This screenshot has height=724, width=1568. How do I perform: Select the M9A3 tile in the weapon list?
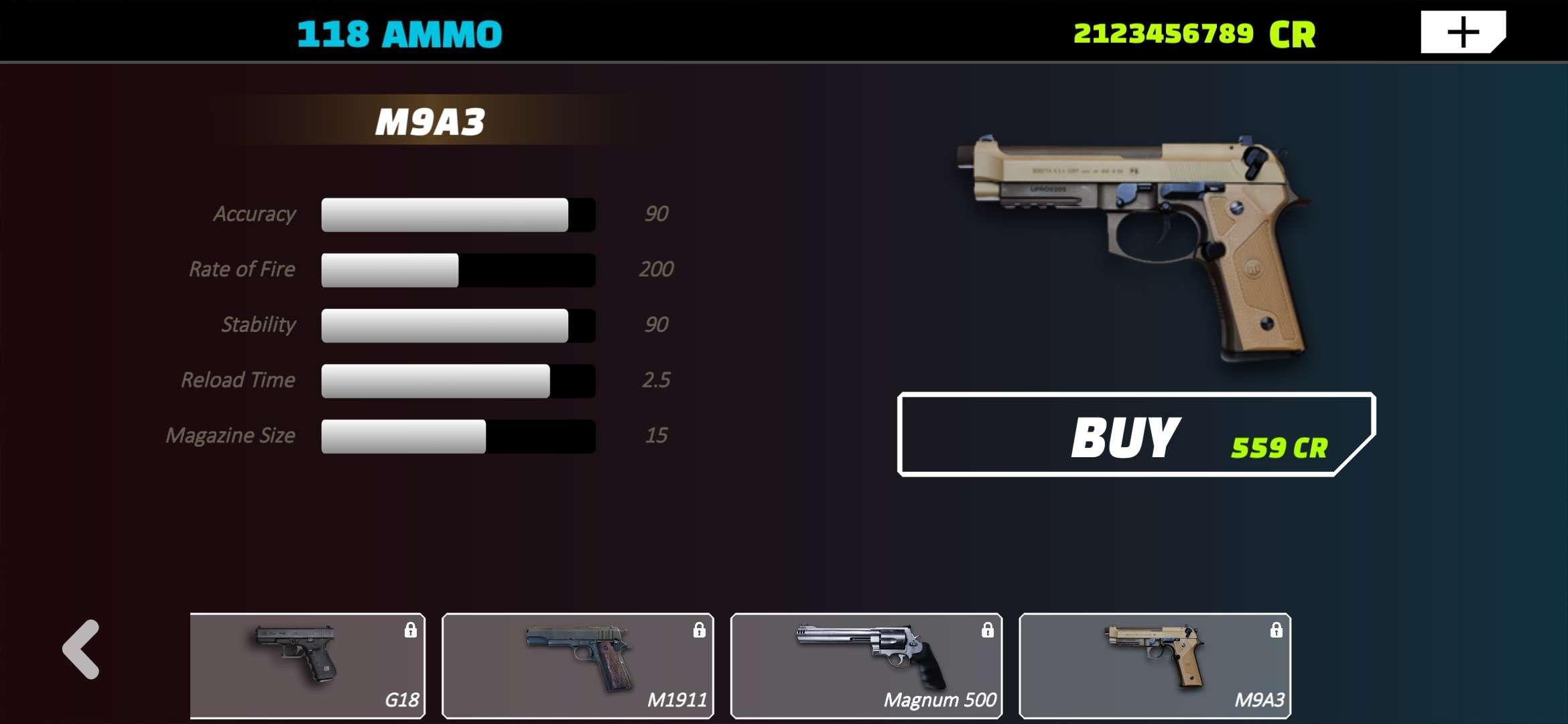pos(1155,665)
